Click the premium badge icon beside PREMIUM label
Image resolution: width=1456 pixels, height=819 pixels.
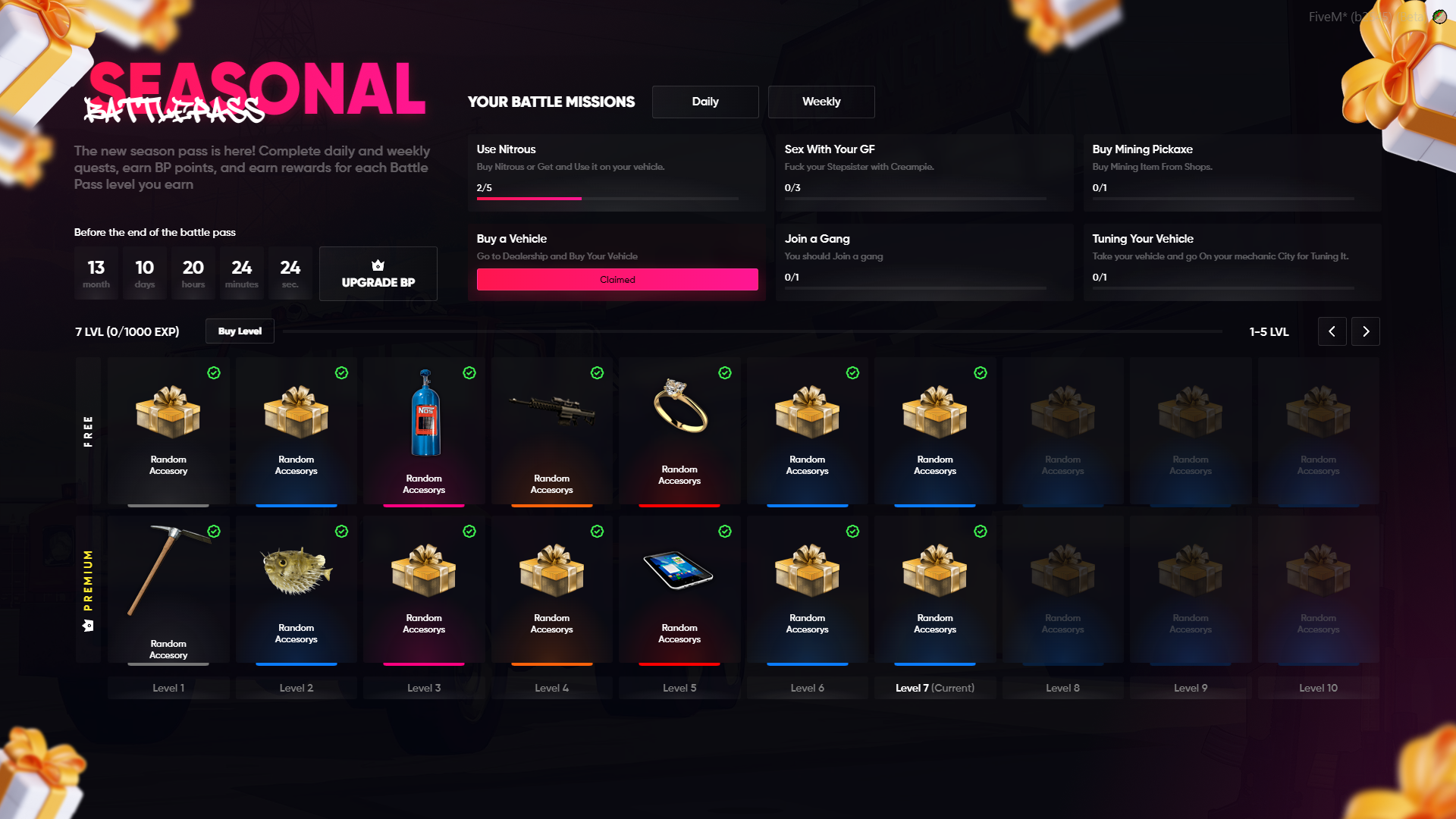coord(87,626)
